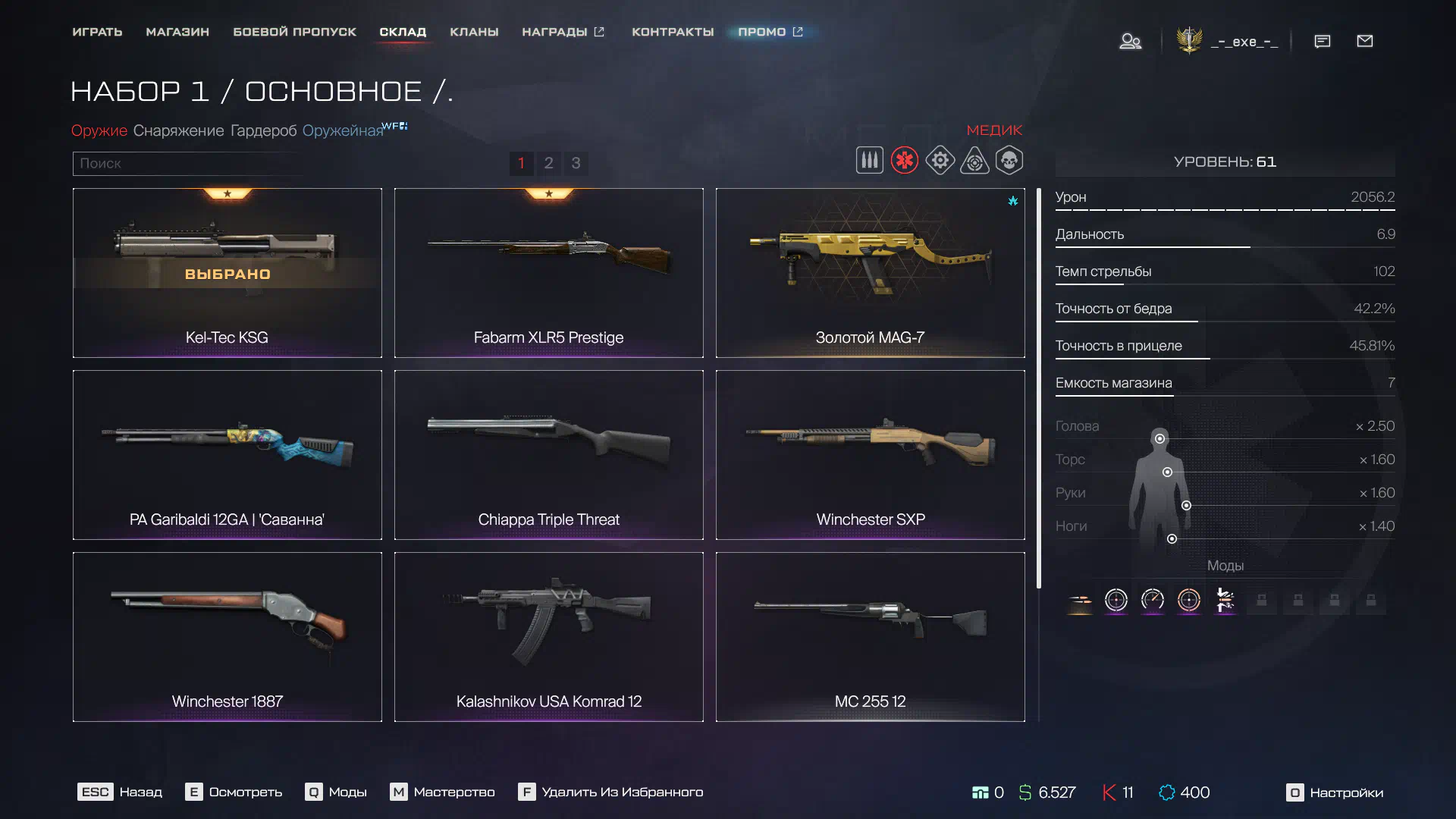Viewport: 1456px width, 819px height.
Task: Switch to the Снаряжение tab
Action: tap(178, 130)
